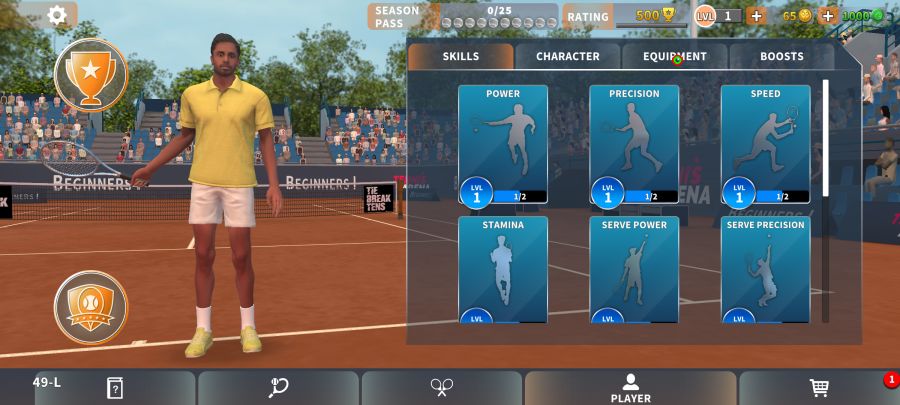The image size is (900, 405).
Task: Choose the Precision skill card
Action: point(634,145)
